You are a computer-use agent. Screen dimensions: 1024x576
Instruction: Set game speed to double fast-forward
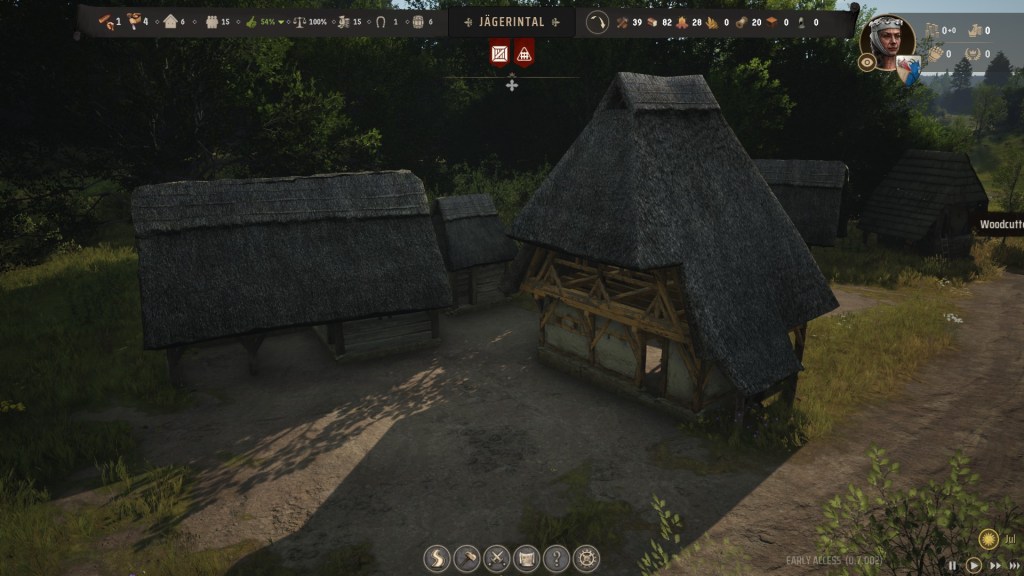click(x=993, y=566)
